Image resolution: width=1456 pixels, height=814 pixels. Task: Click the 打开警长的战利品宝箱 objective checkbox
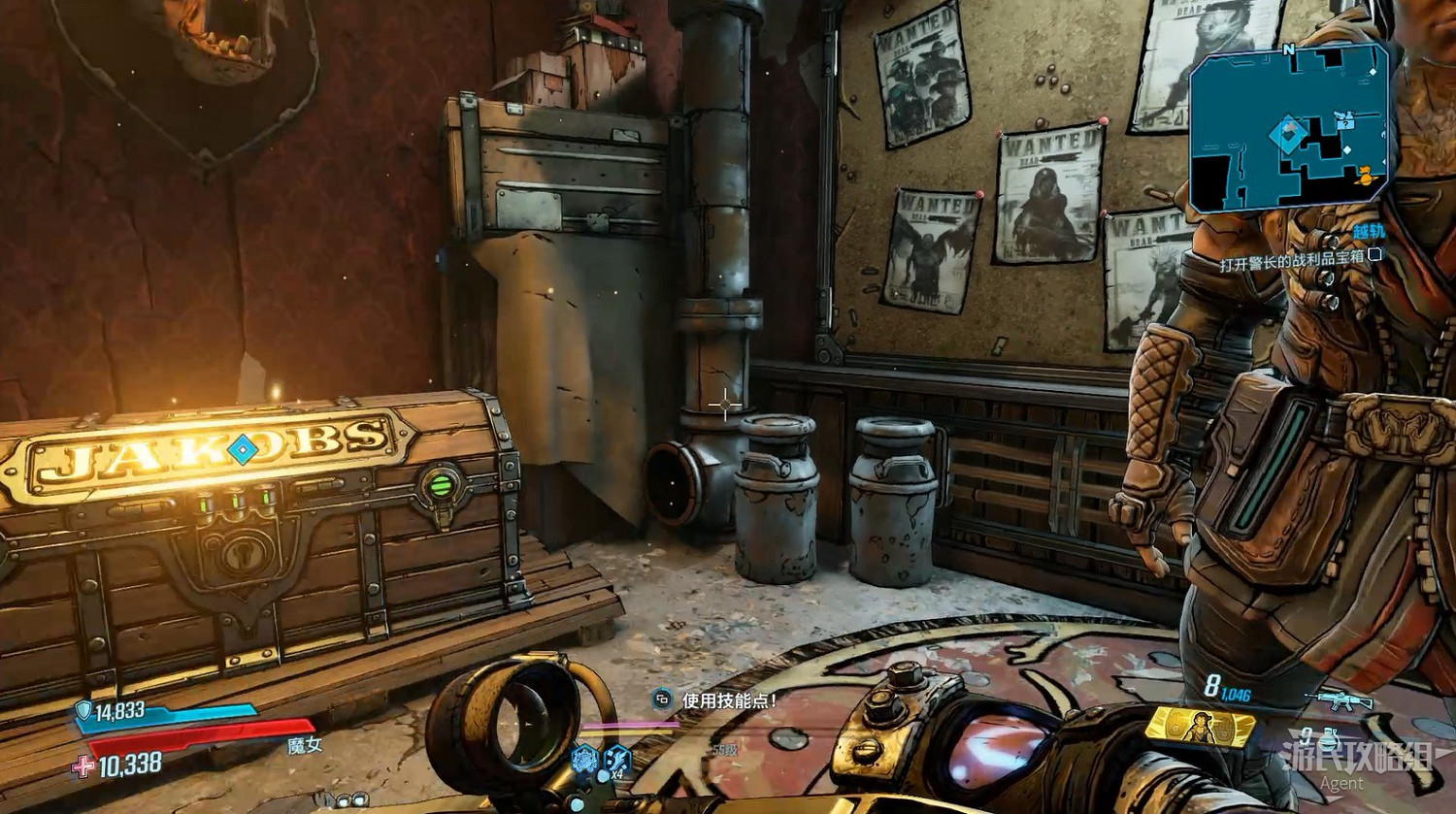[1374, 255]
